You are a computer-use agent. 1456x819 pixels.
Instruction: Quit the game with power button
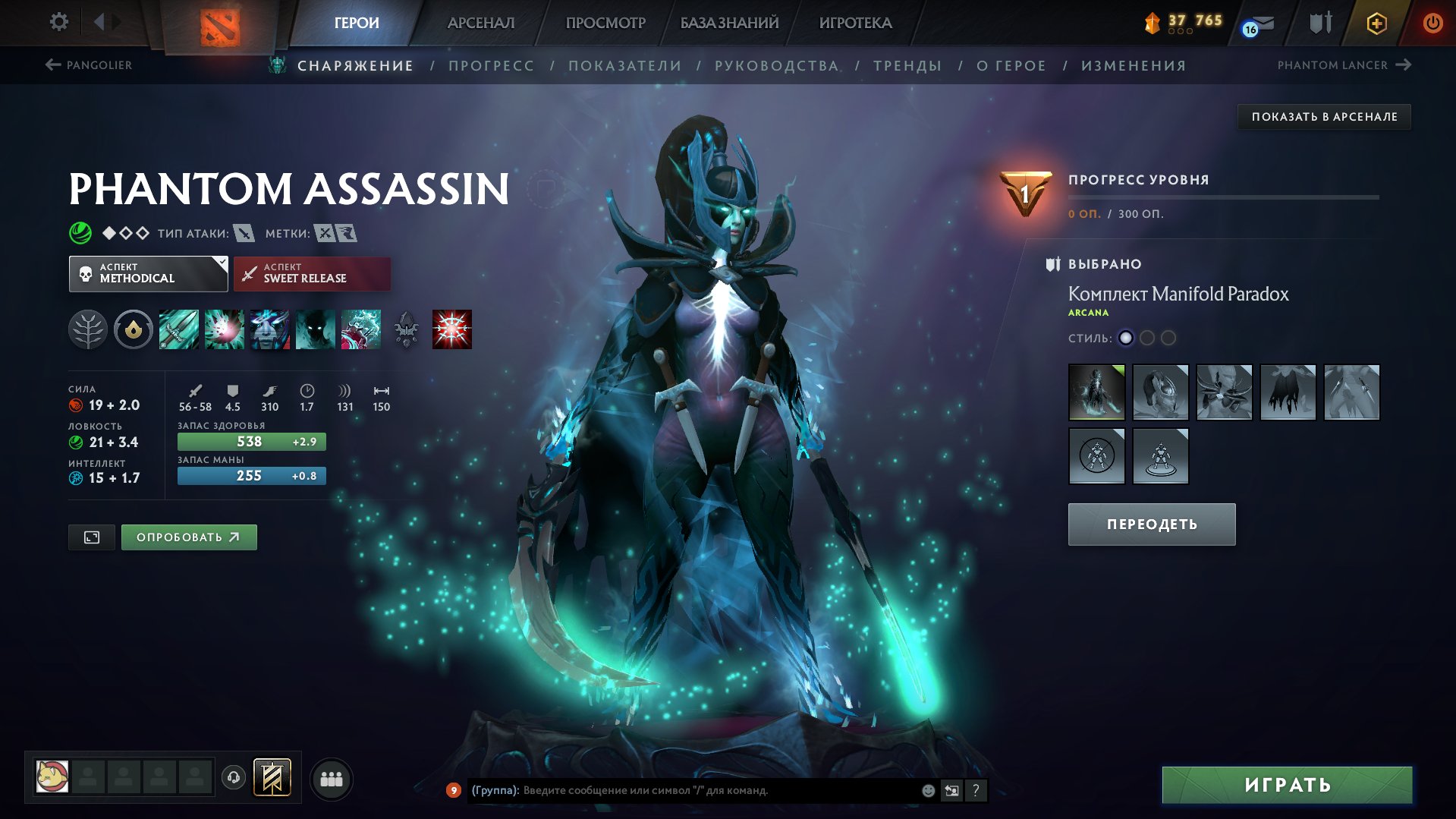tap(1432, 23)
